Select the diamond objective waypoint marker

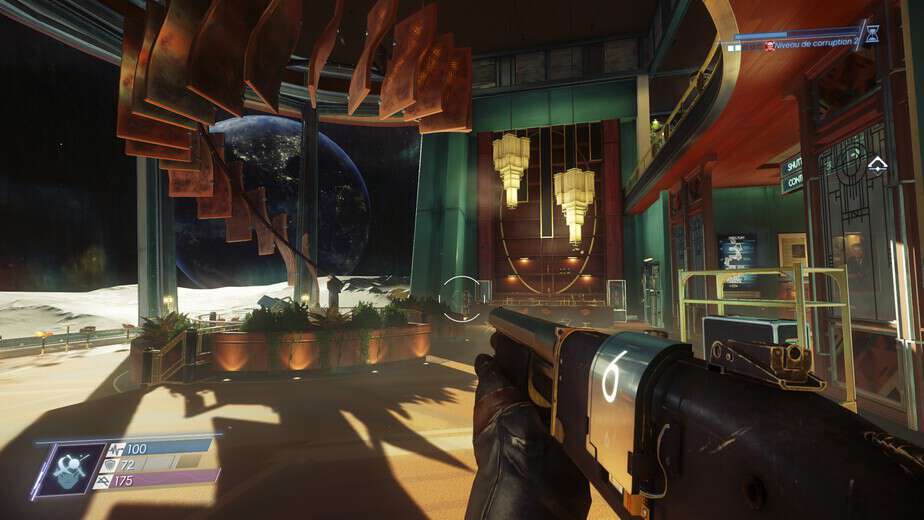(877, 164)
